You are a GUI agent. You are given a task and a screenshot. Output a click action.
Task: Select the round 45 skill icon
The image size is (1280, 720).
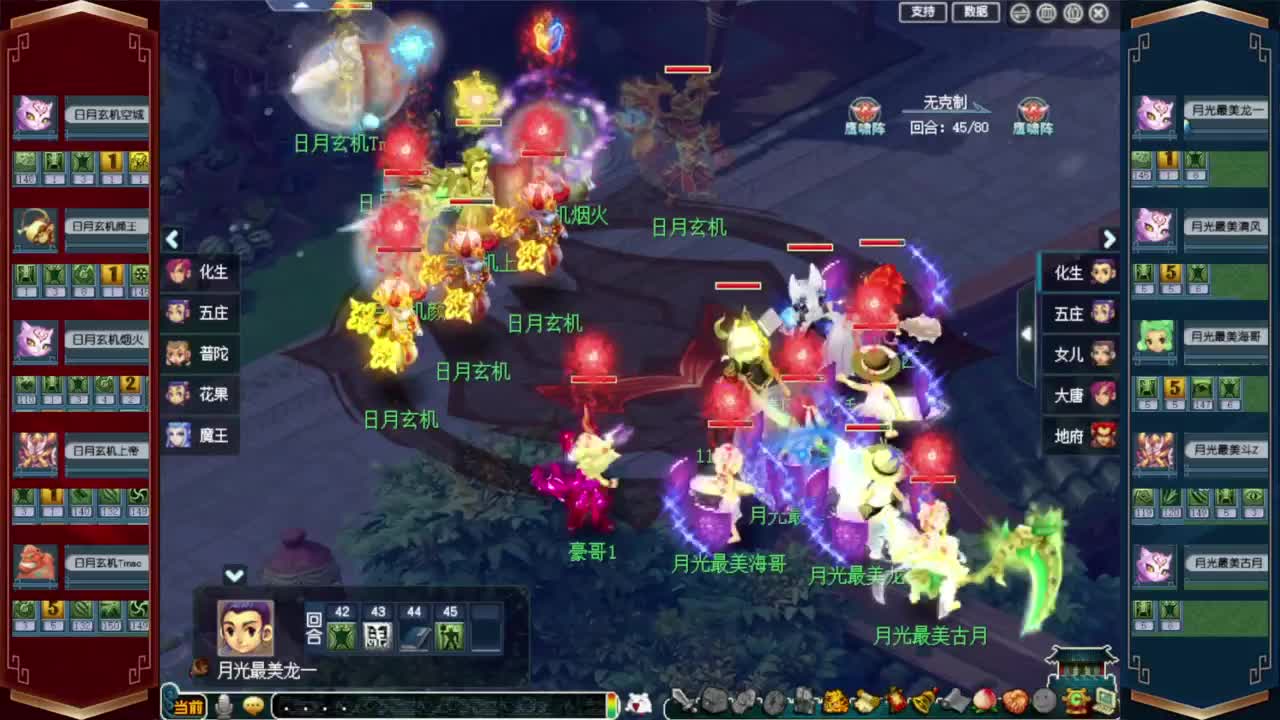(x=448, y=635)
